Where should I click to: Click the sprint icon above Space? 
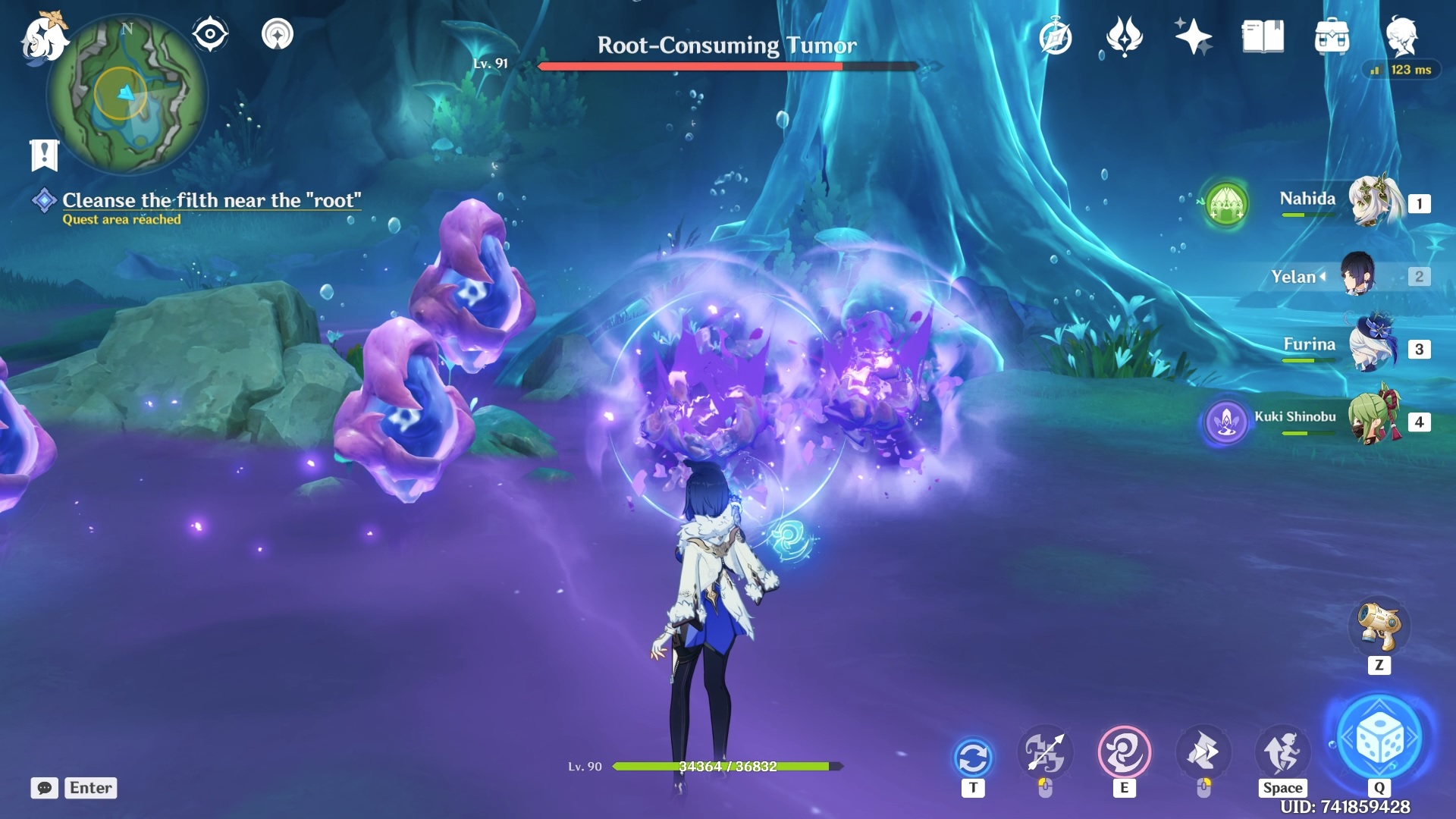coord(1280,751)
